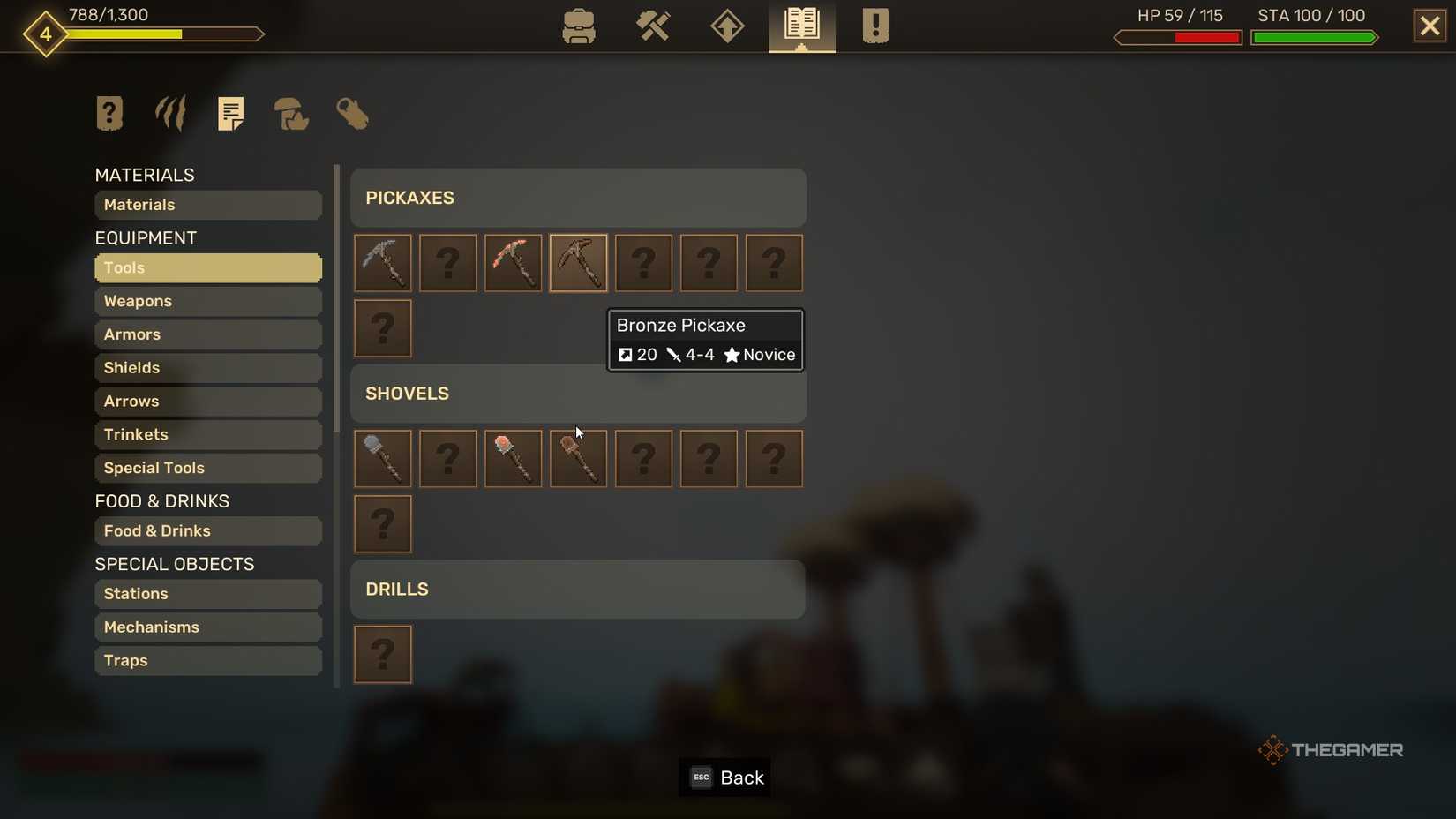Select the Bronze Pickaxe entry
This screenshot has height=819, width=1456.
[x=577, y=262]
